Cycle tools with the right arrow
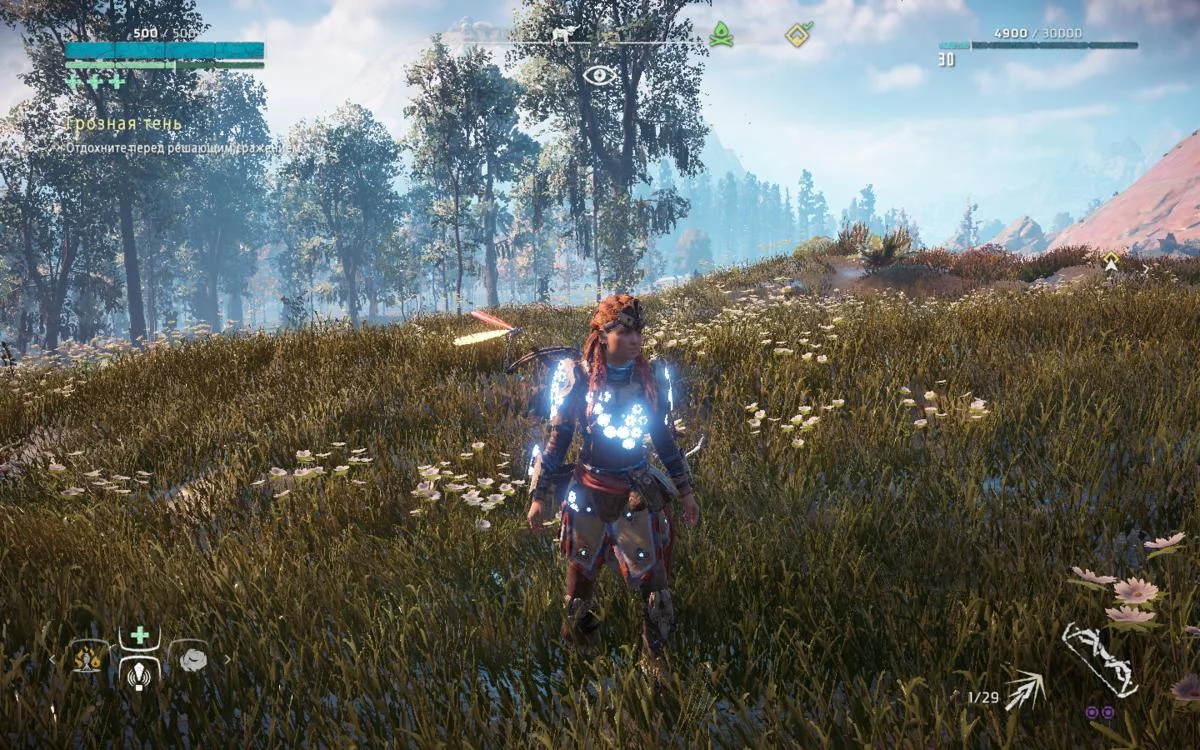This screenshot has width=1200, height=750. tap(227, 660)
